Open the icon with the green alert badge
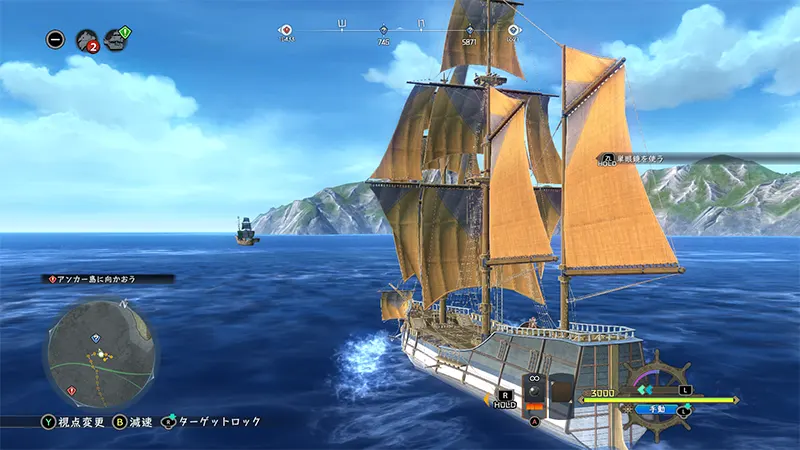 point(118,40)
